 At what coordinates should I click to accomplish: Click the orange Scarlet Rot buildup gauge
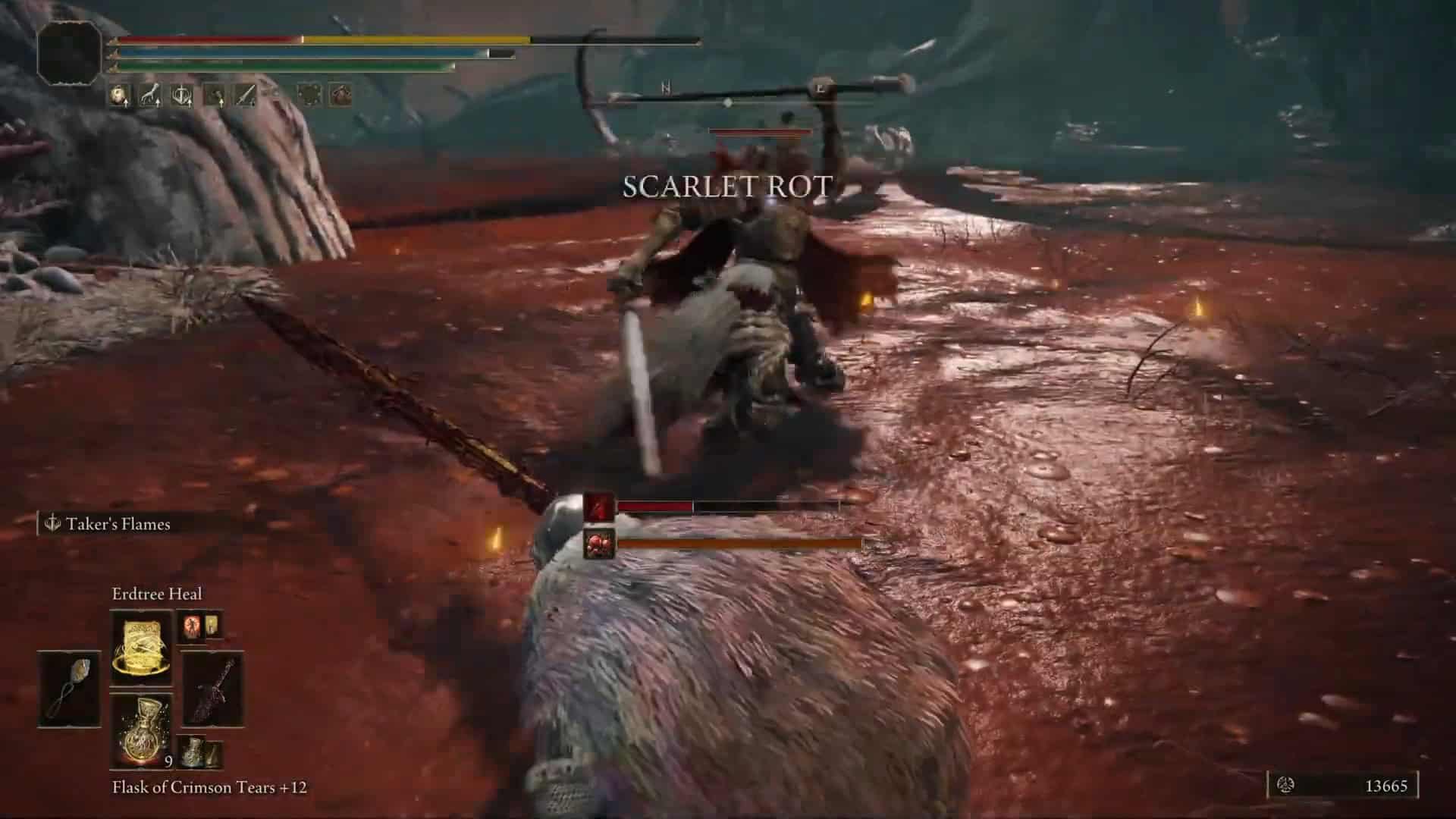coord(739,542)
